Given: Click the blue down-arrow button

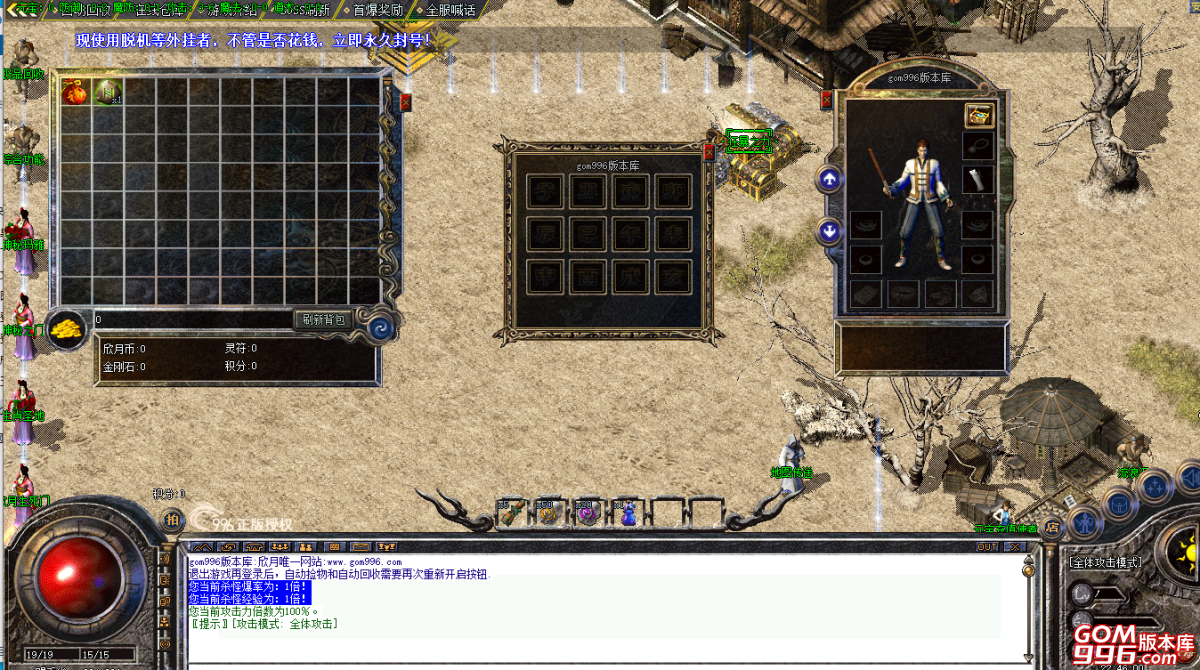Looking at the screenshot, I should (x=829, y=231).
